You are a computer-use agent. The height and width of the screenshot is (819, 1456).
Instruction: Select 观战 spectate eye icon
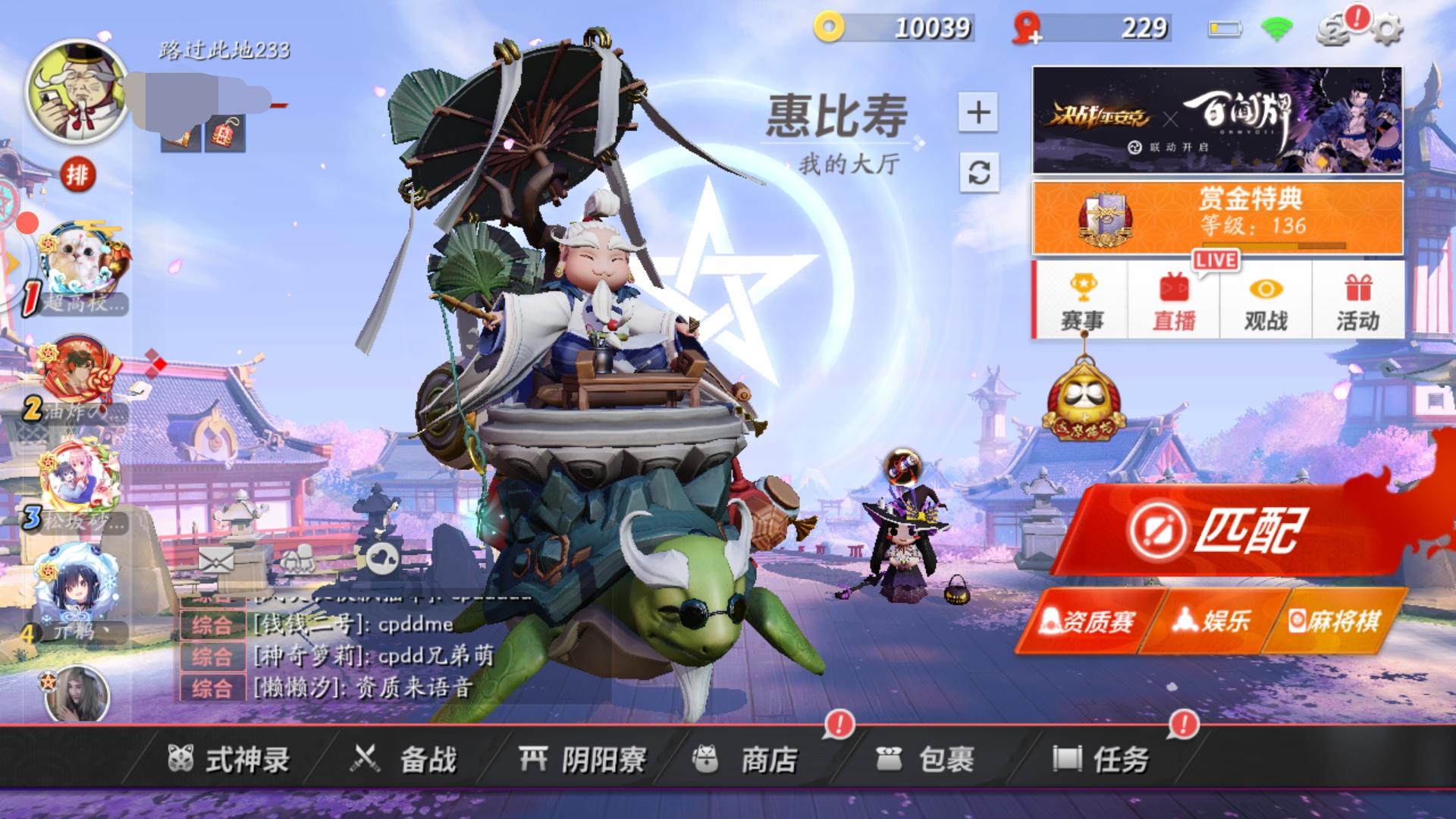click(1265, 300)
